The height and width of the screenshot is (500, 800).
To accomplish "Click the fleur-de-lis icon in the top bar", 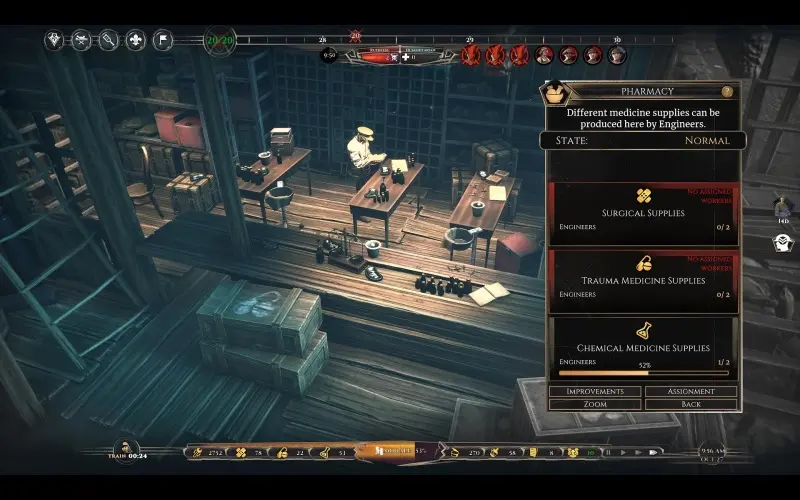I will [135, 41].
